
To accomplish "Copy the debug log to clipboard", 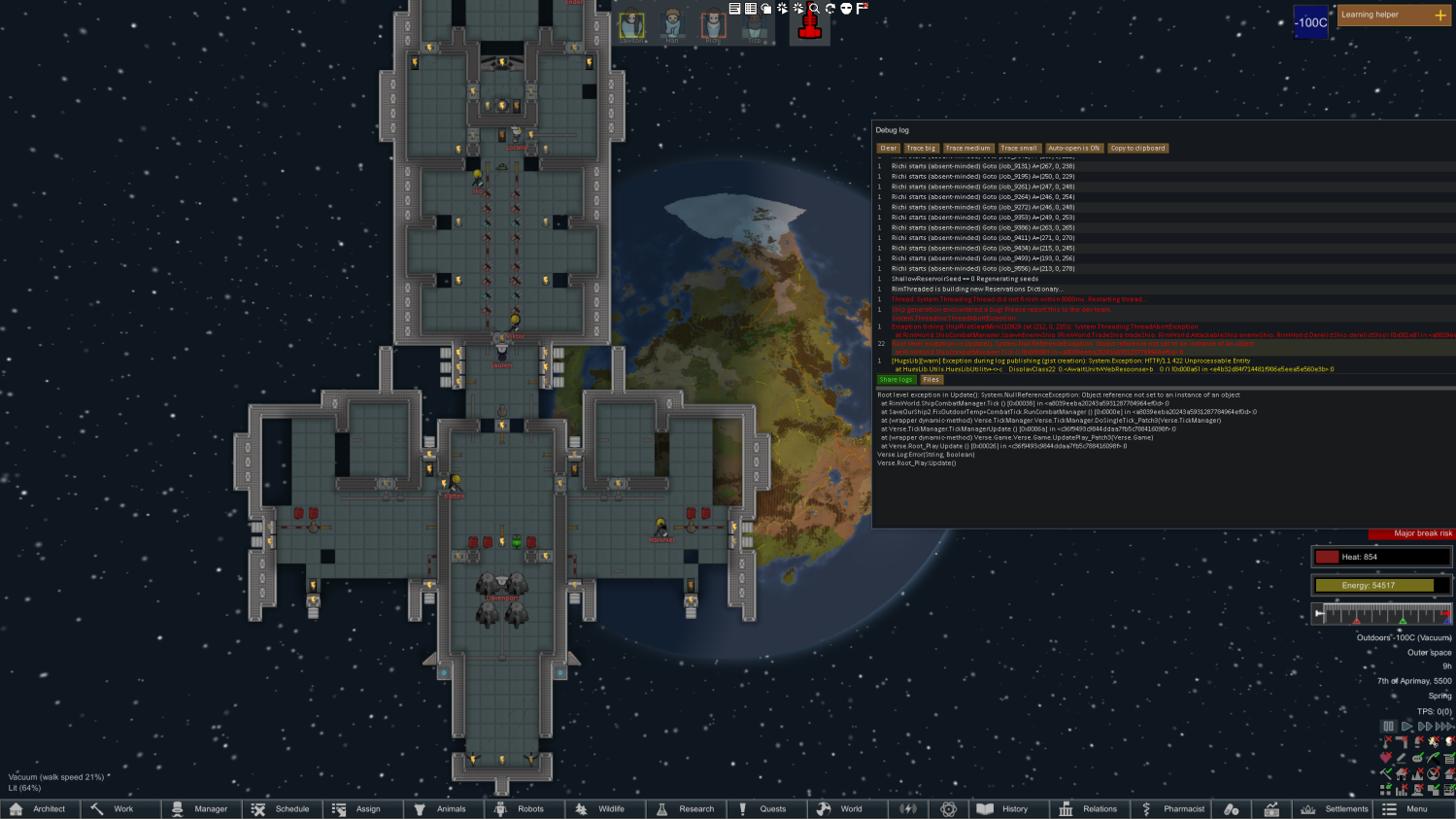I will tap(1137, 148).
